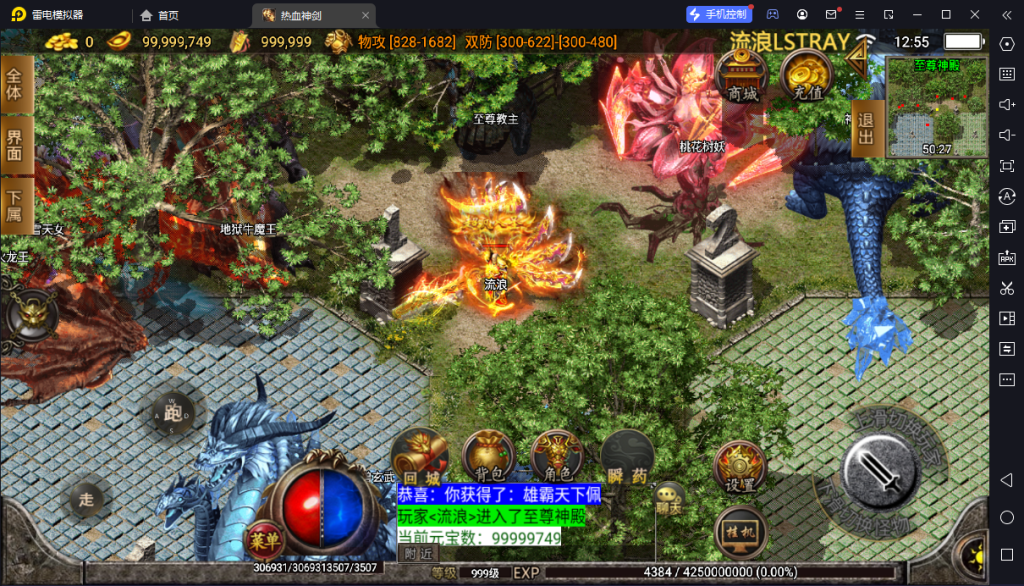
Task: Collapse the top icons with the gold arrow
Action: tap(857, 60)
